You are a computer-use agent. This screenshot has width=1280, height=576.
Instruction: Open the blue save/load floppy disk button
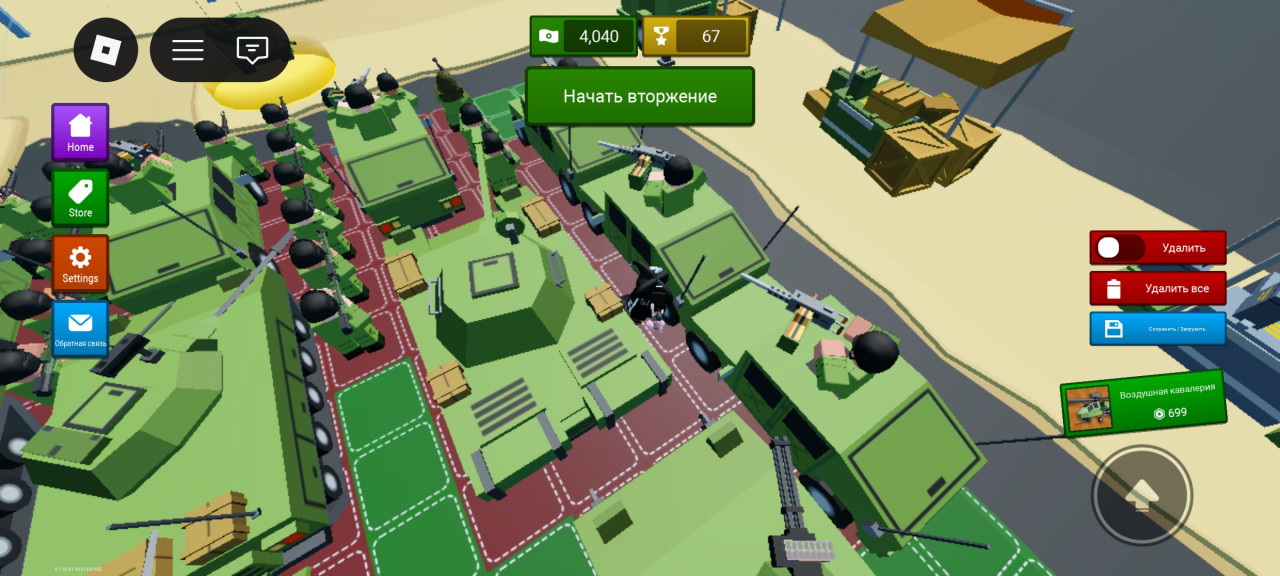tap(1157, 328)
